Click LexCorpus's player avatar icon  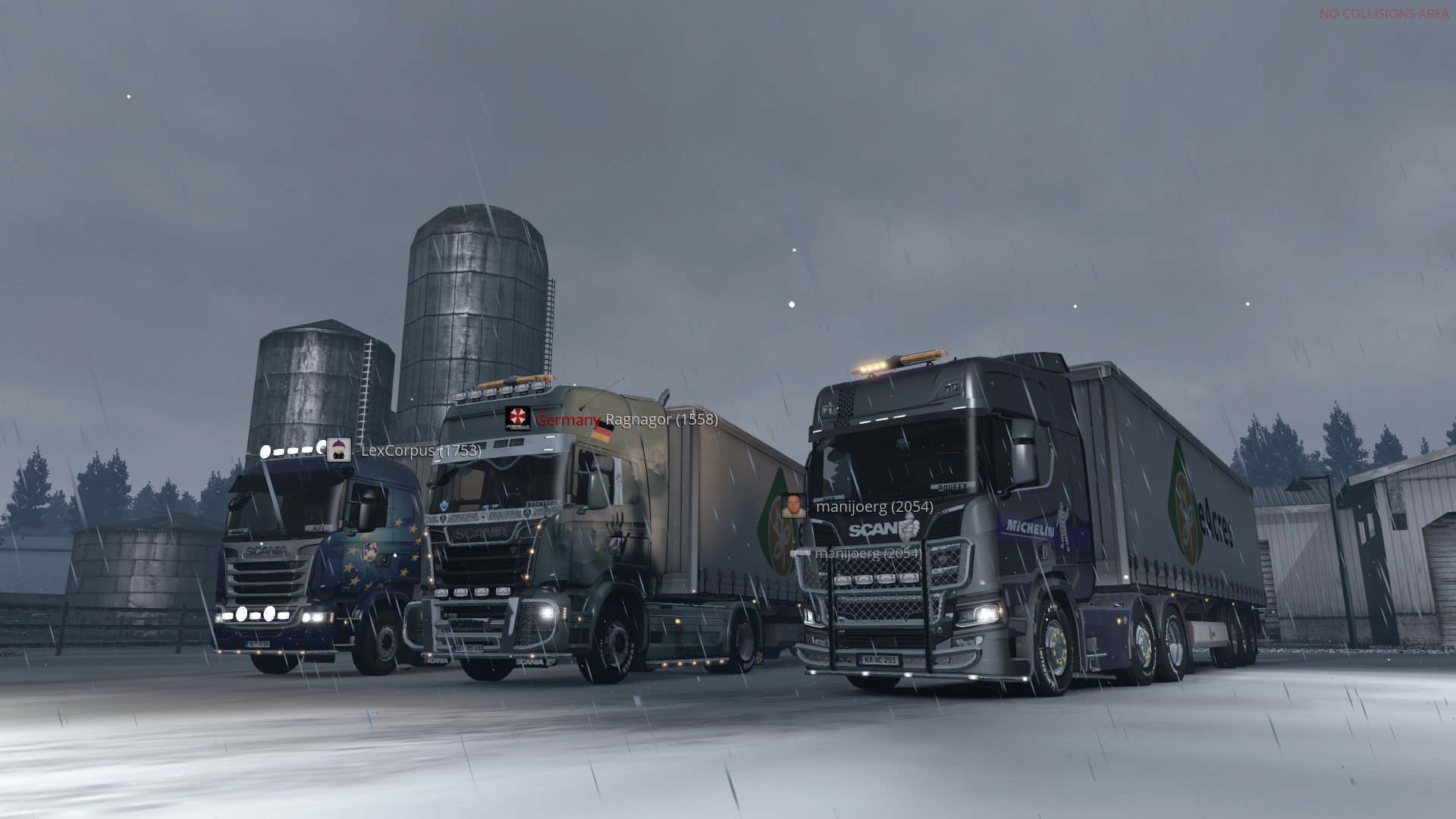click(338, 450)
